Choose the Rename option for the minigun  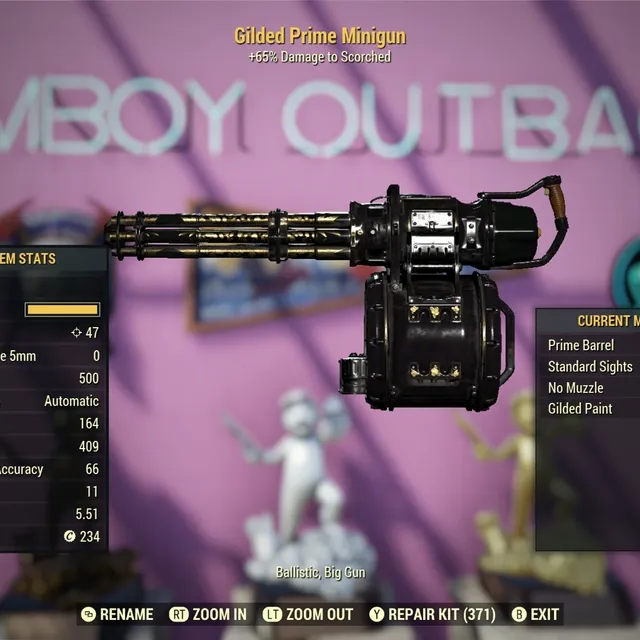pyautogui.click(x=118, y=614)
